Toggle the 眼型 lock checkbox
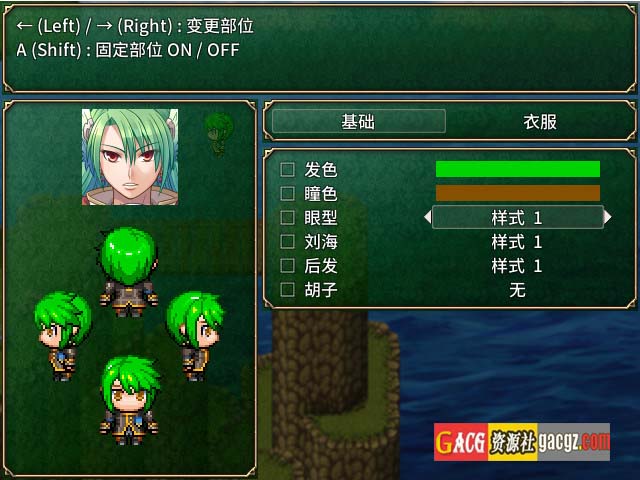The image size is (640, 480). click(288, 217)
